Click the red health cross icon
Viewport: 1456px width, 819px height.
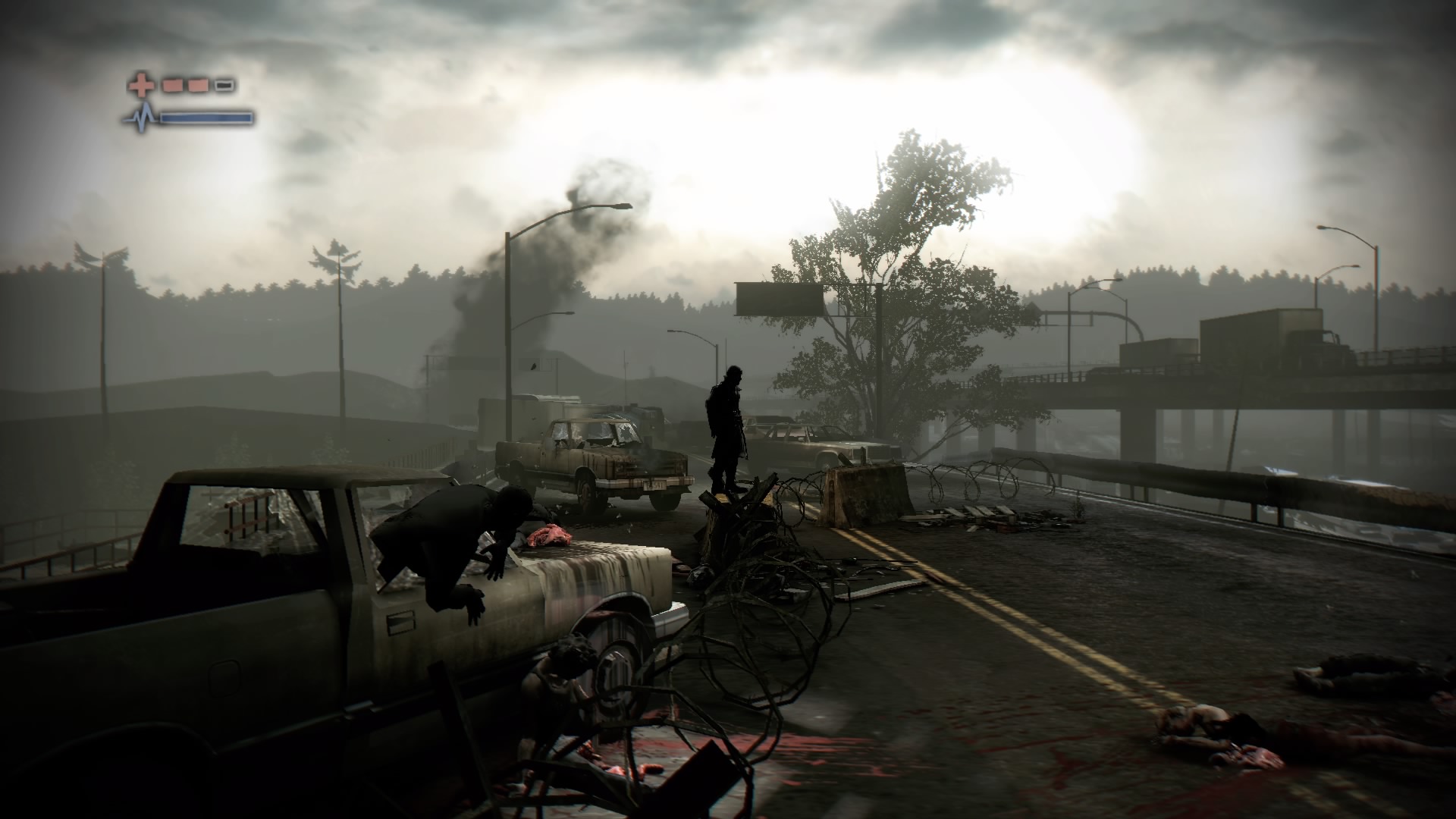coord(141,84)
